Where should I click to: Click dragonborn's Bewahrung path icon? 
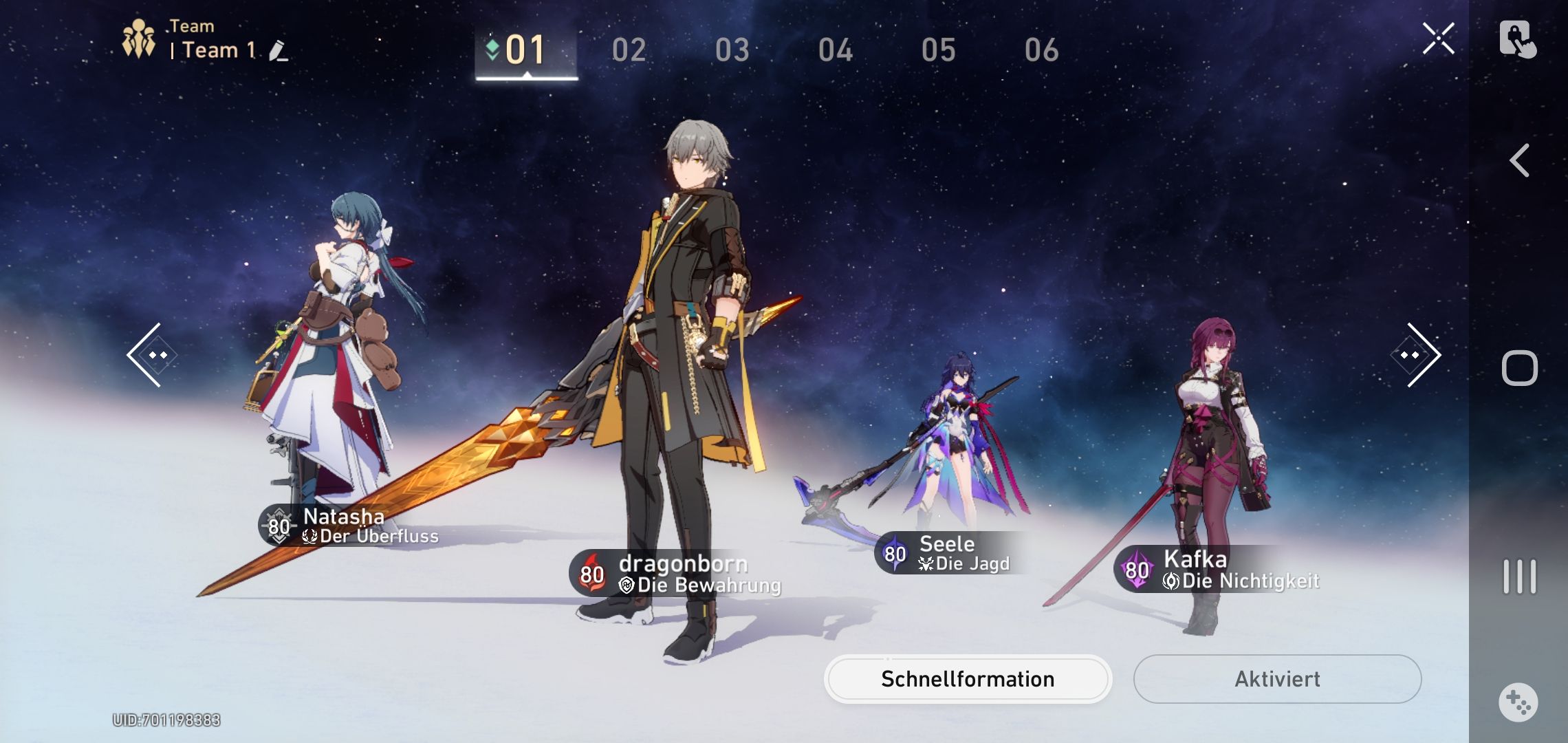pos(627,587)
